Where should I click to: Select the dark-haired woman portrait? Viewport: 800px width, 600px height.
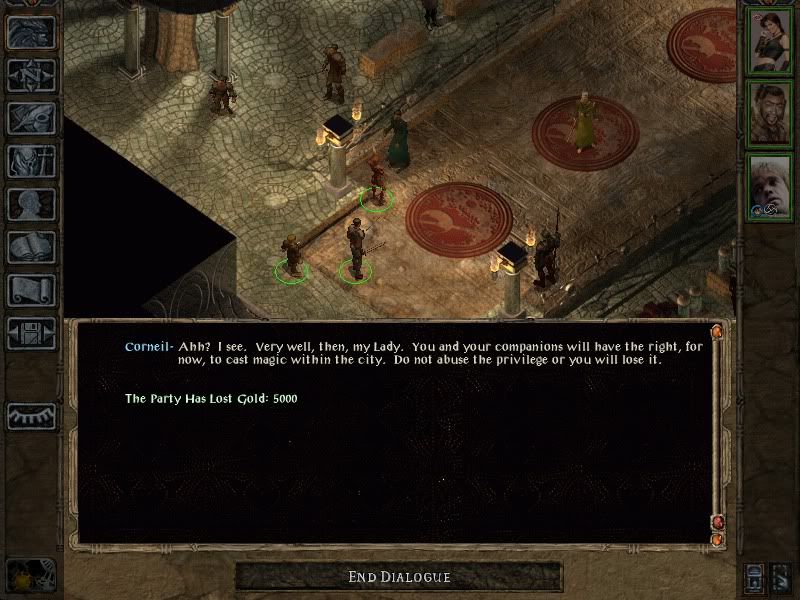click(x=771, y=41)
